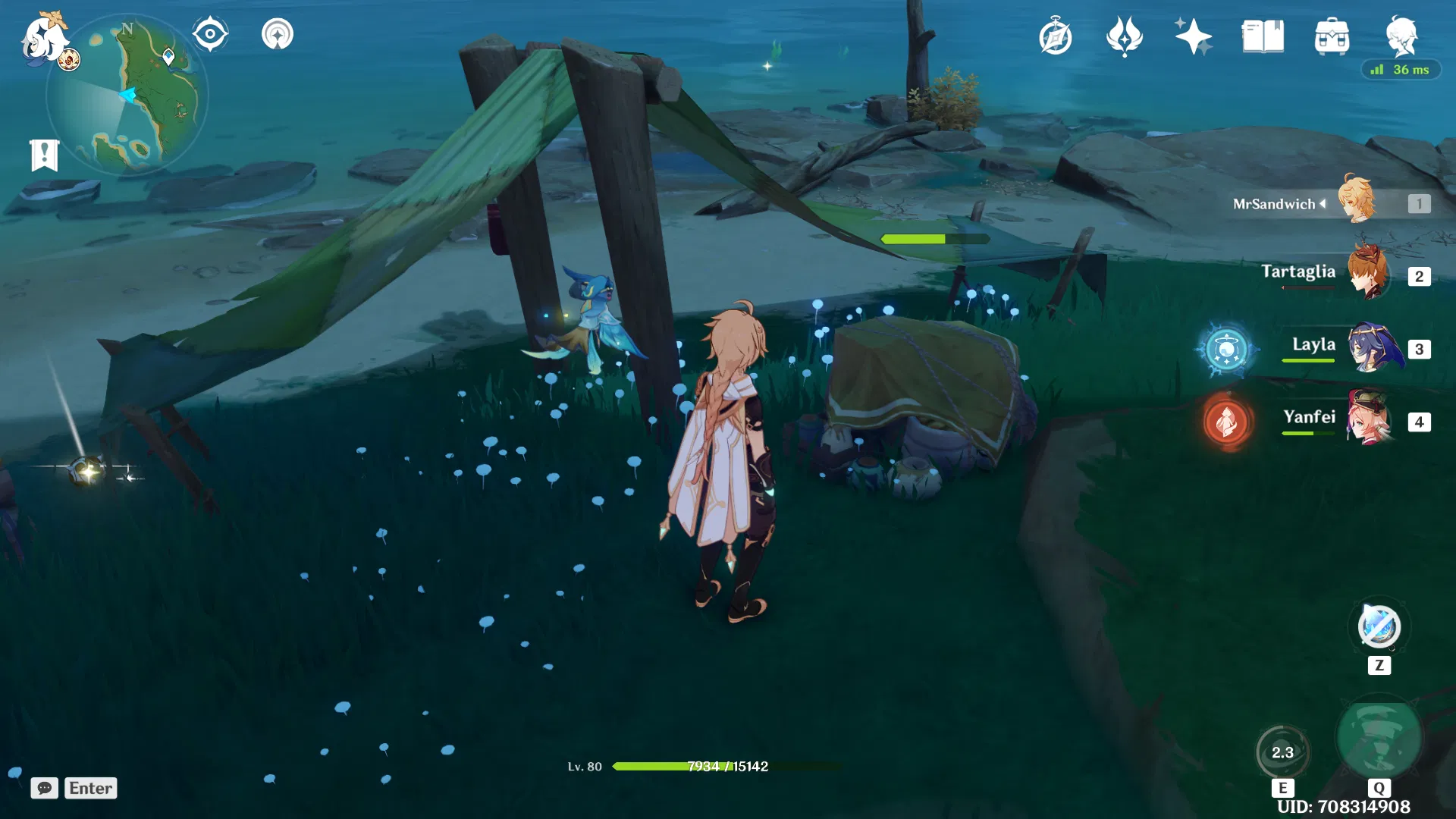Open the adventure compass events icon
Image resolution: width=1456 pixels, height=819 pixels.
(x=1055, y=36)
